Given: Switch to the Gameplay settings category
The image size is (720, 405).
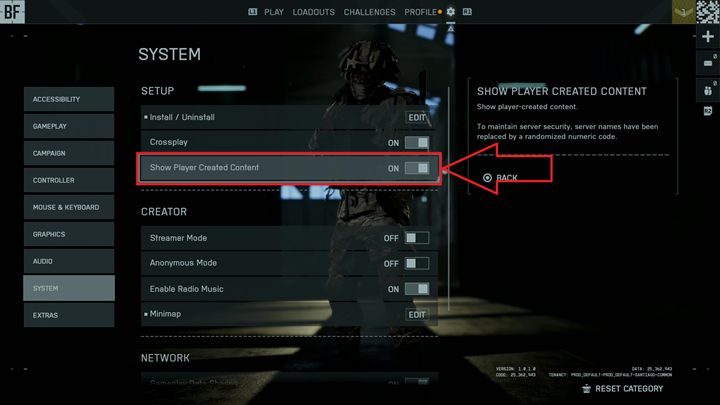Looking at the screenshot, I should point(68,126).
